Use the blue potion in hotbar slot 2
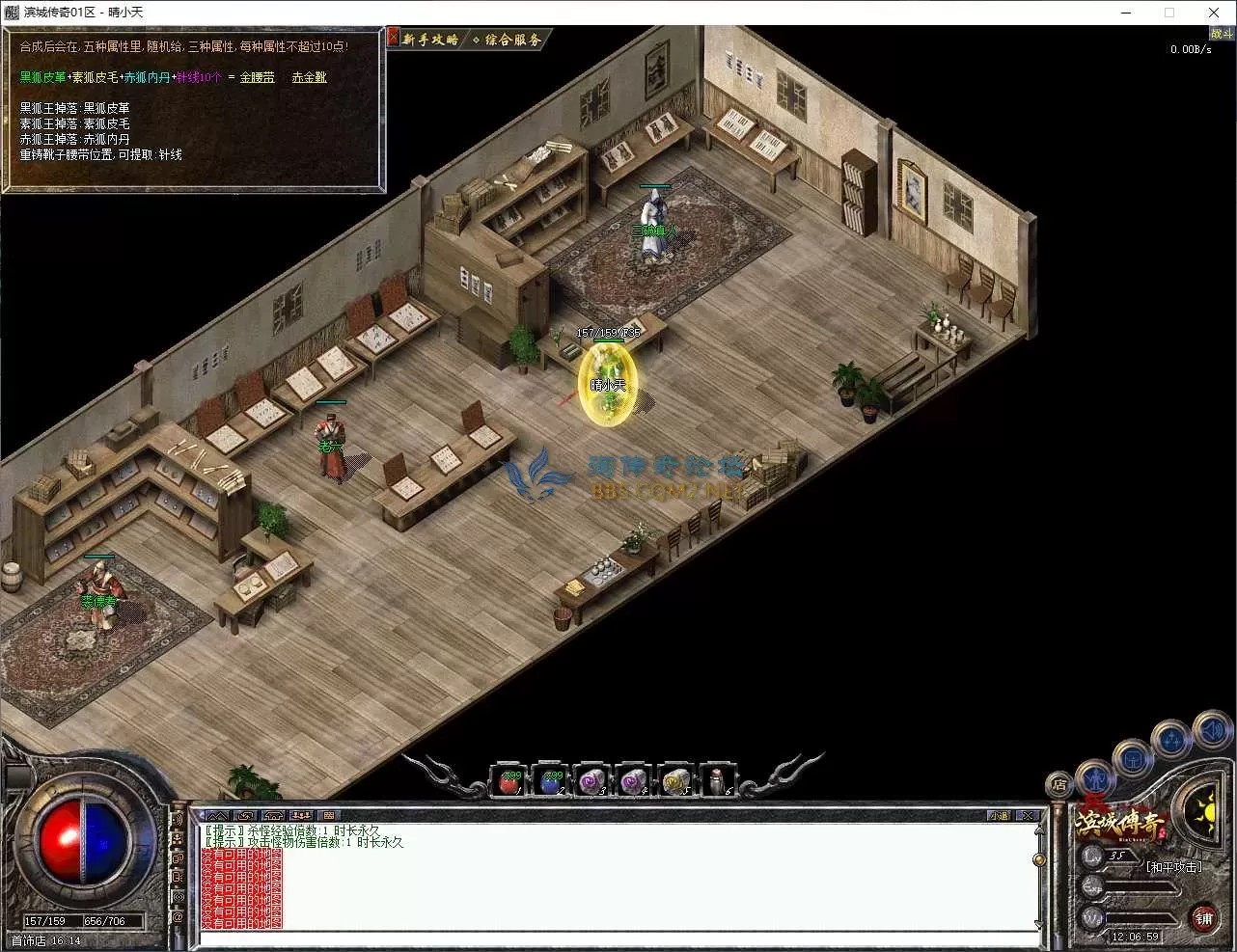This screenshot has width=1237, height=952. pos(551,781)
